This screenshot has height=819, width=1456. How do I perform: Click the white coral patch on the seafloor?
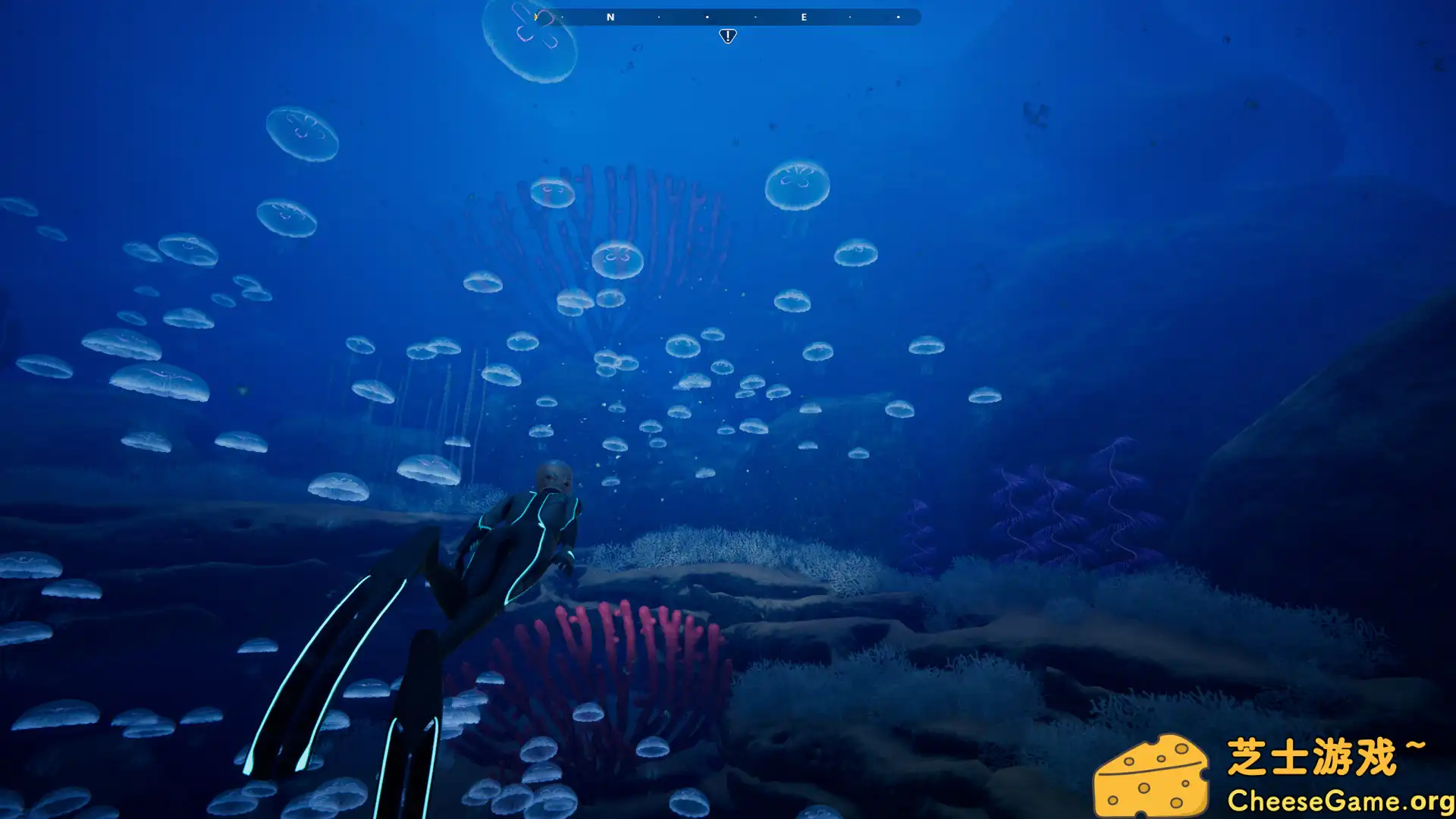coord(728,546)
